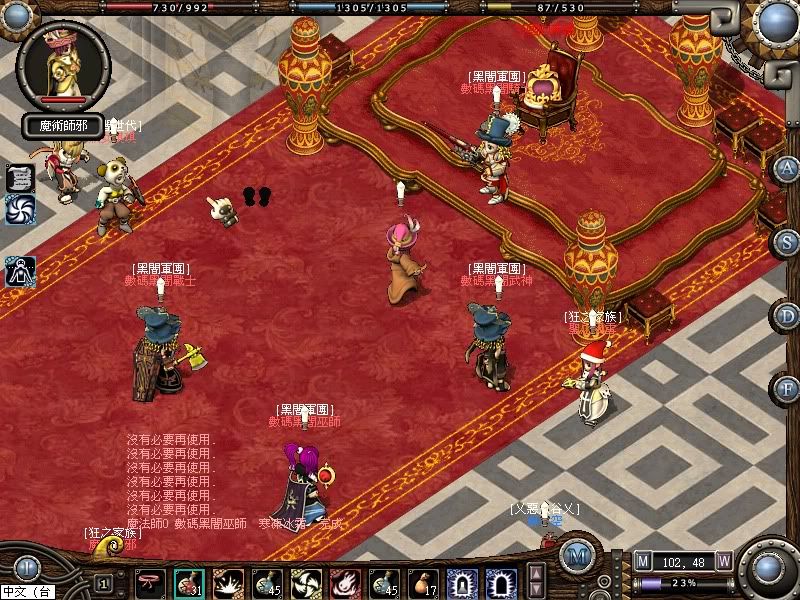Click the round F button on the side panel
Viewport: 800px width, 600px height.
coord(787,388)
